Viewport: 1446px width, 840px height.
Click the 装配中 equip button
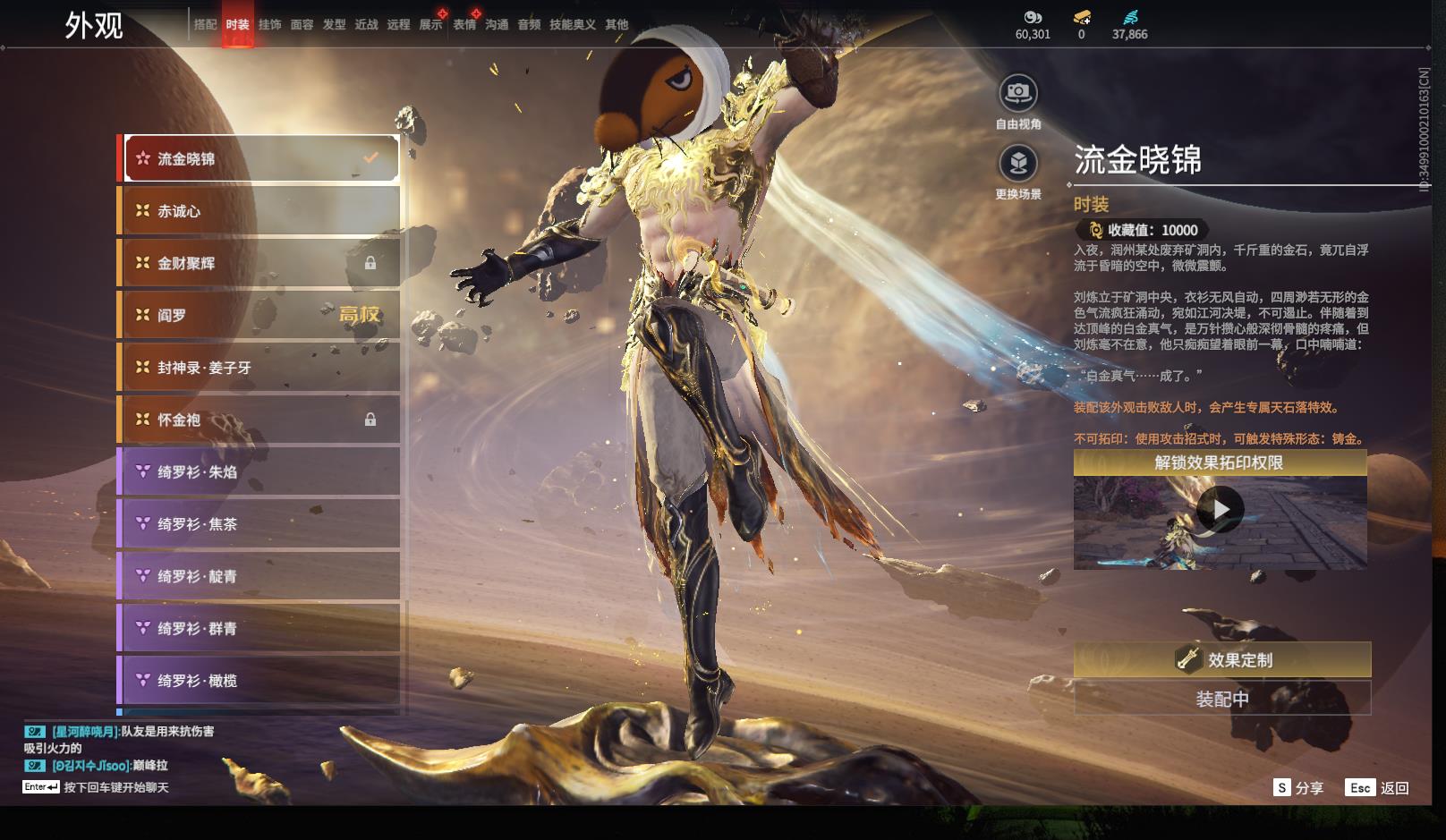click(x=1221, y=699)
